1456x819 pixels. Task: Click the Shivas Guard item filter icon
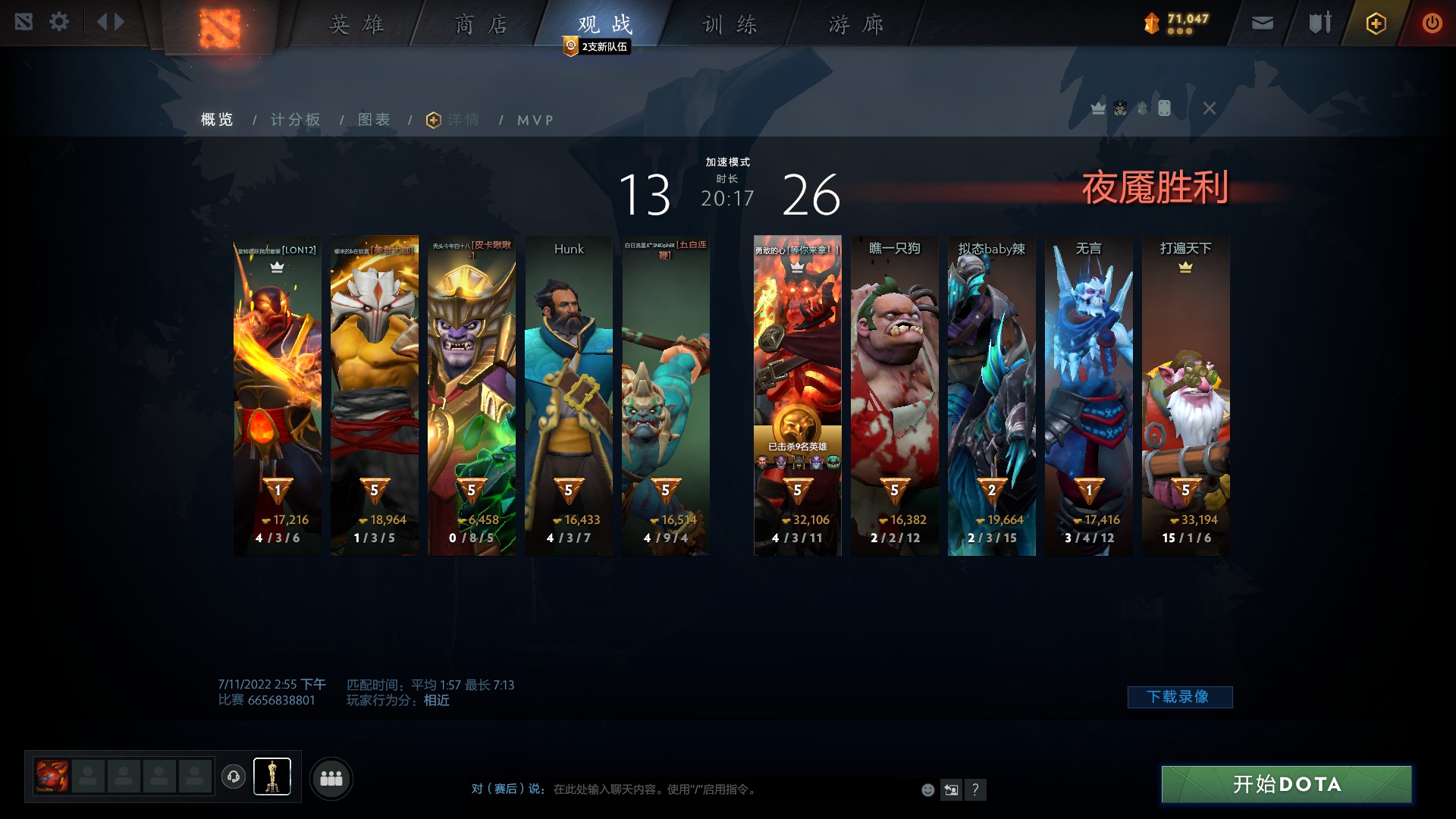[1141, 108]
